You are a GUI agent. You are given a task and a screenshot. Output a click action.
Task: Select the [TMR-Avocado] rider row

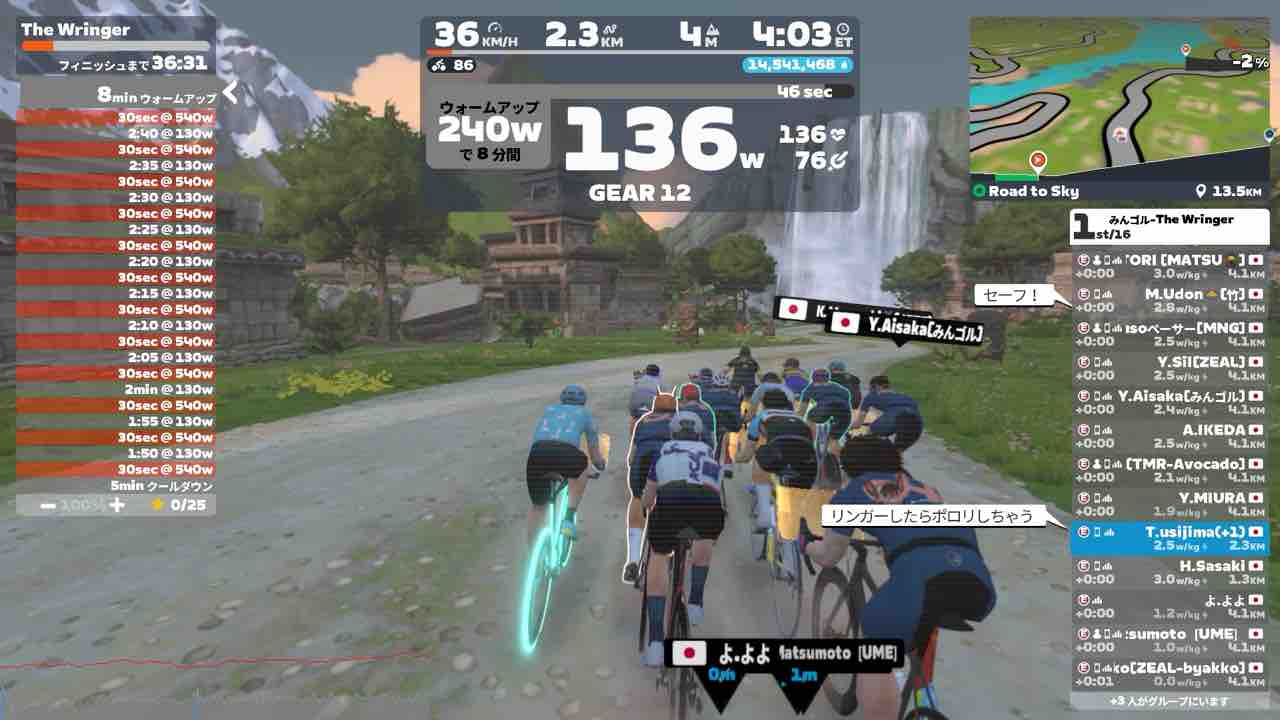[x=1169, y=470]
